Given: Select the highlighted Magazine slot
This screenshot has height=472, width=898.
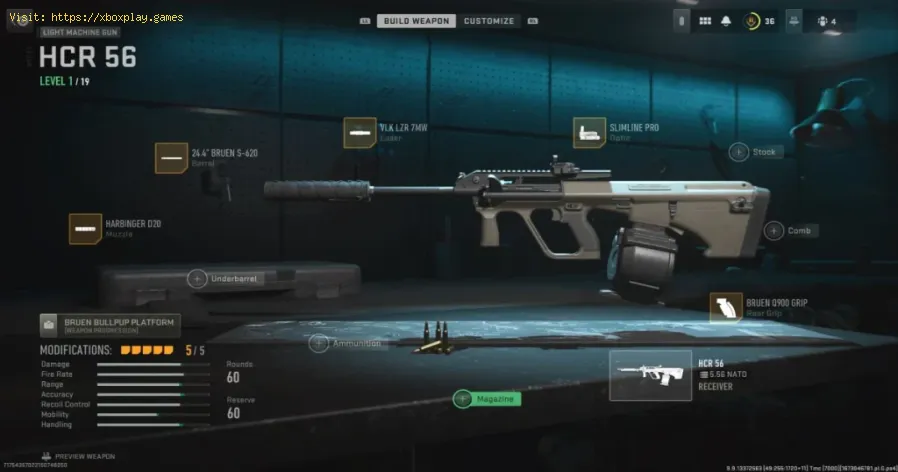Looking at the screenshot, I should [463, 399].
